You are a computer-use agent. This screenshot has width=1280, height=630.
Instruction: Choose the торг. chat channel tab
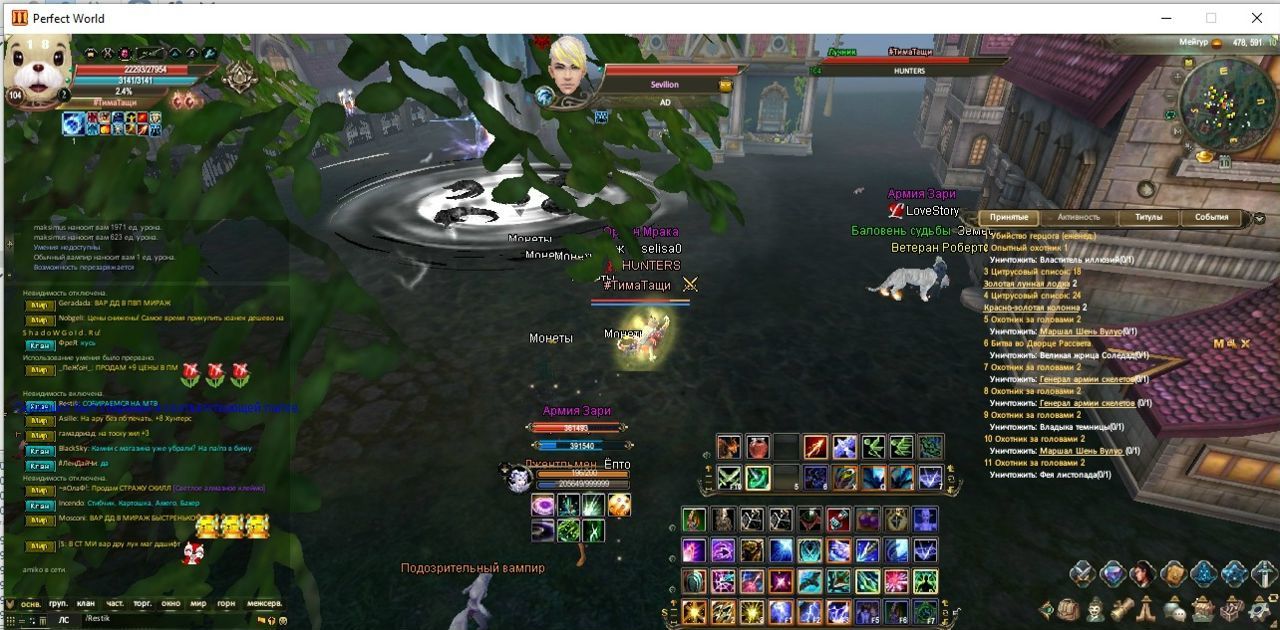tap(143, 604)
